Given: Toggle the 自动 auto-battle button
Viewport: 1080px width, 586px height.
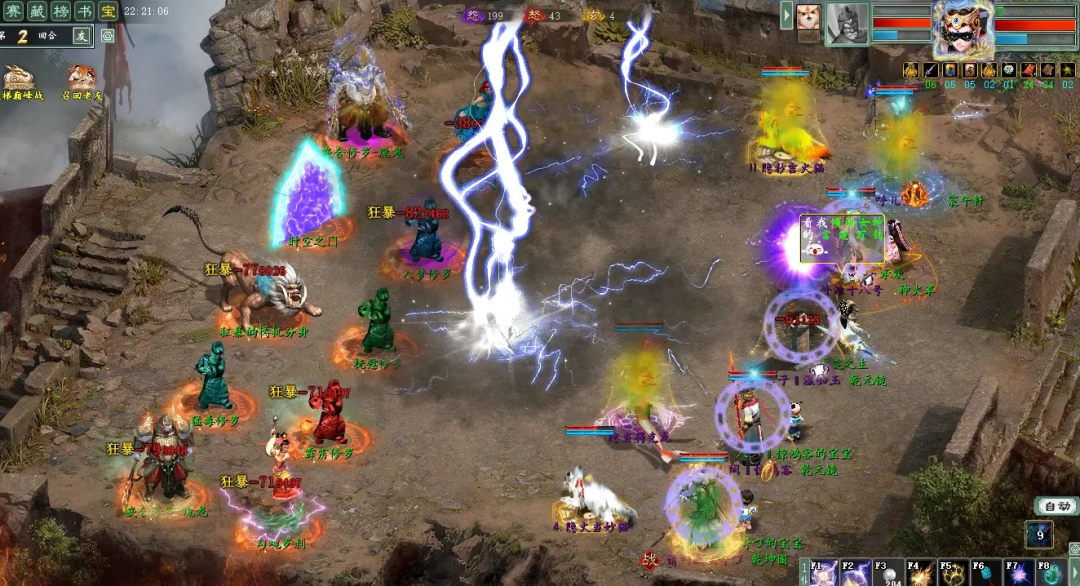Looking at the screenshot, I should point(1055,506).
